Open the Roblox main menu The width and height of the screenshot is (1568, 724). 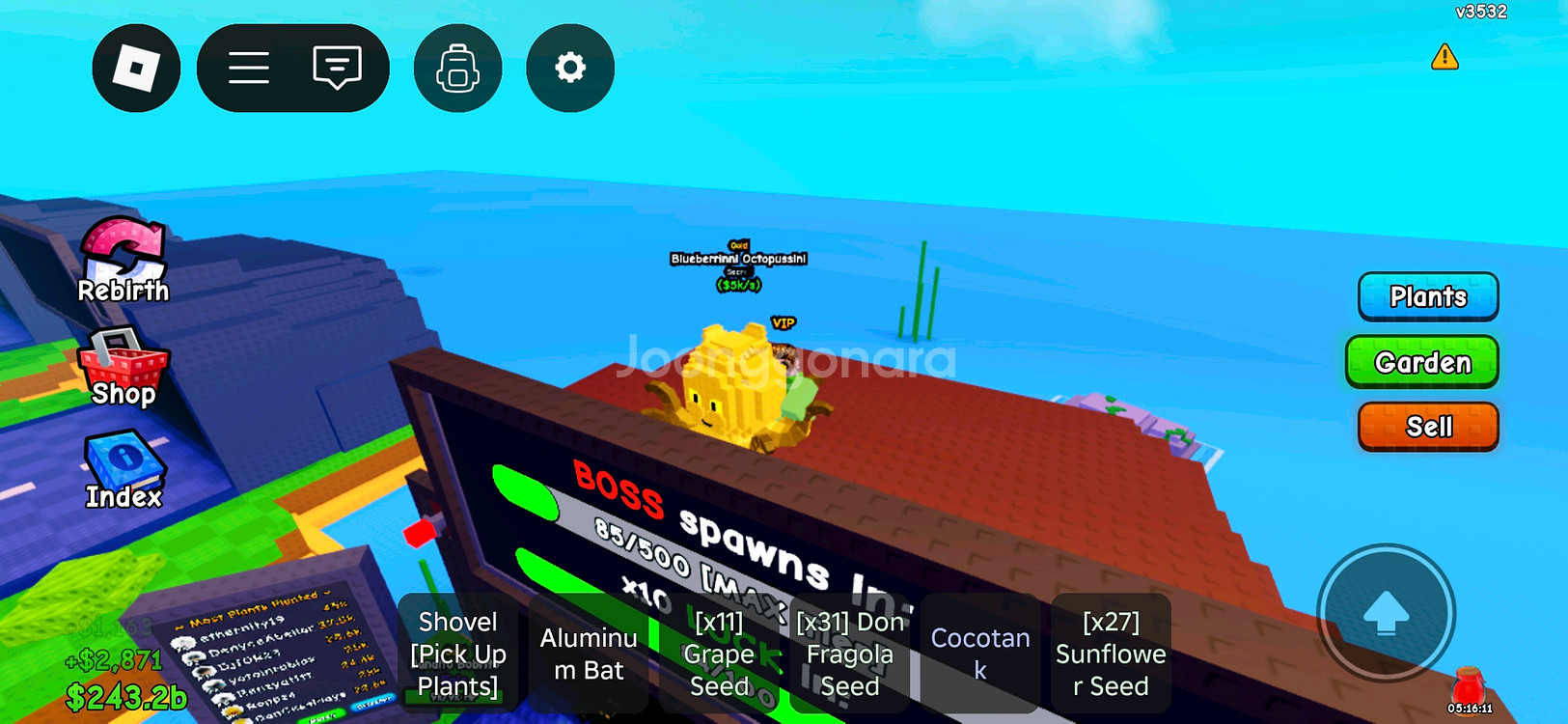click(x=136, y=69)
